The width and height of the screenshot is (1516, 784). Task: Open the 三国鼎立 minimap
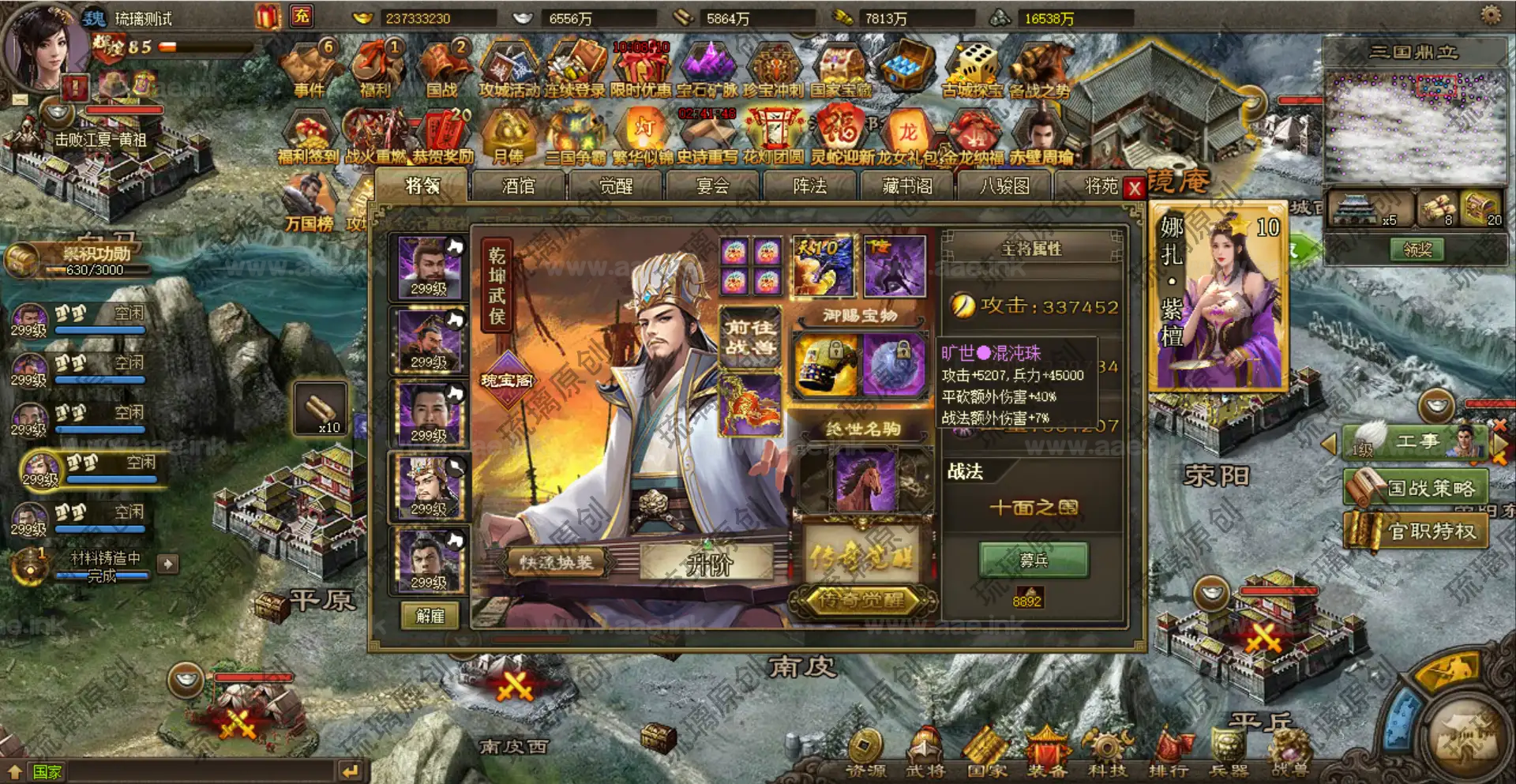[1413, 118]
